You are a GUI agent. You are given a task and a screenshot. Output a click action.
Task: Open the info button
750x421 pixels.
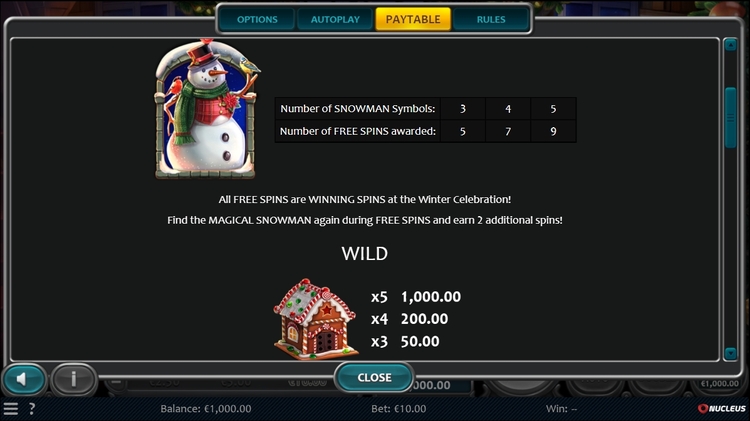point(74,379)
